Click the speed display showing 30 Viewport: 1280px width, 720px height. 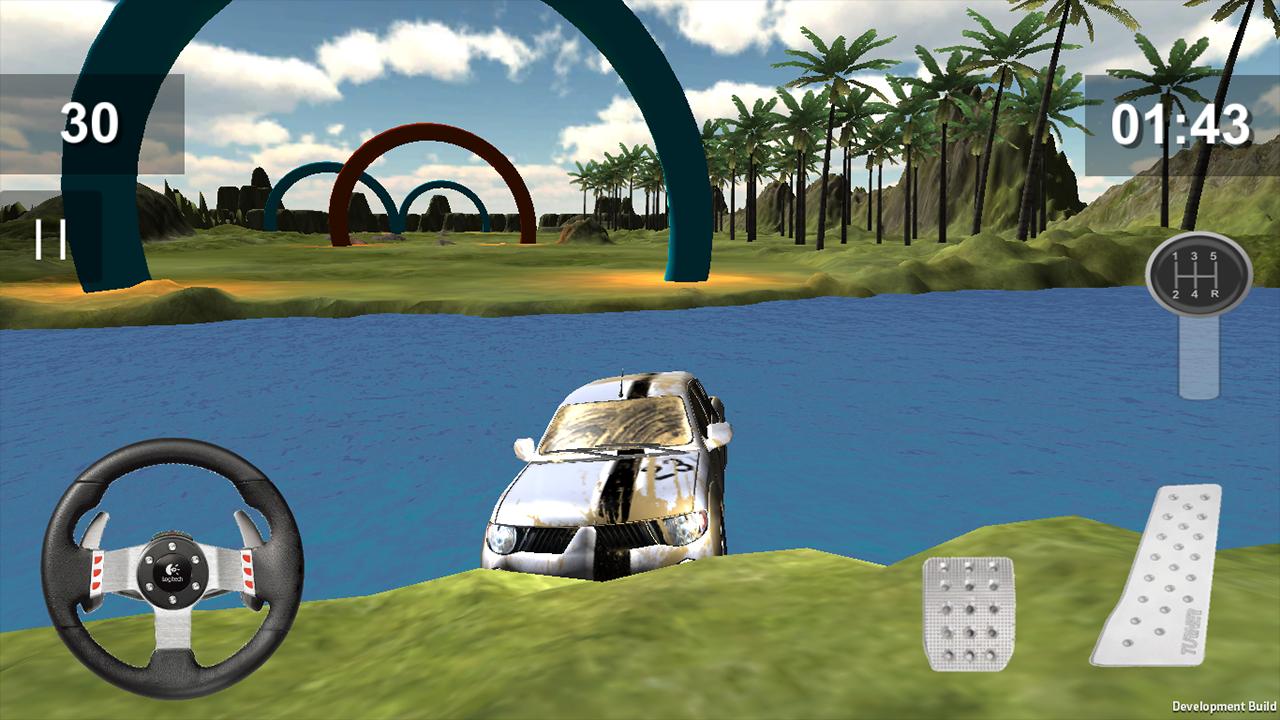(x=88, y=122)
